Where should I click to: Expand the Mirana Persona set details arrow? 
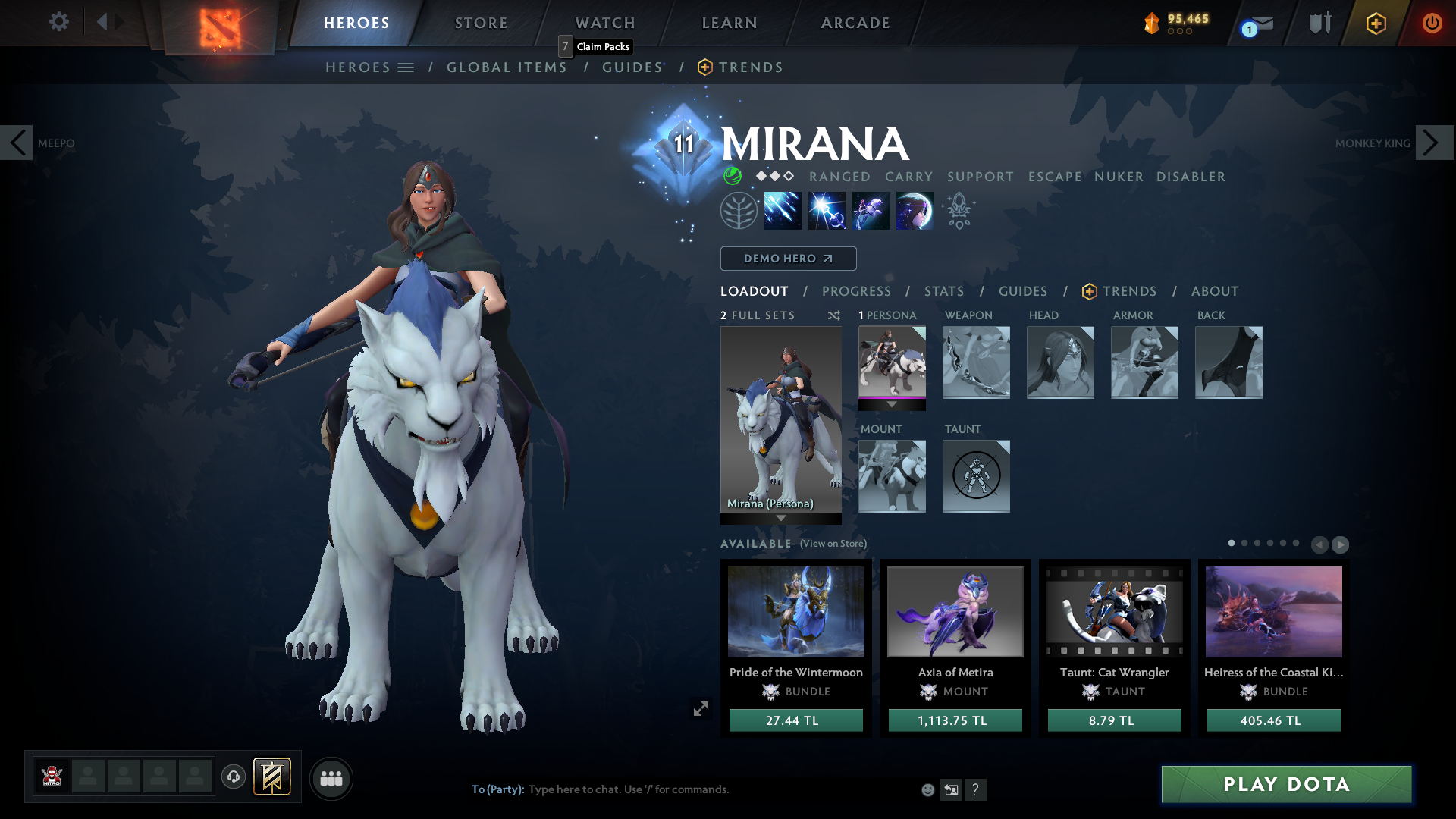(x=781, y=516)
